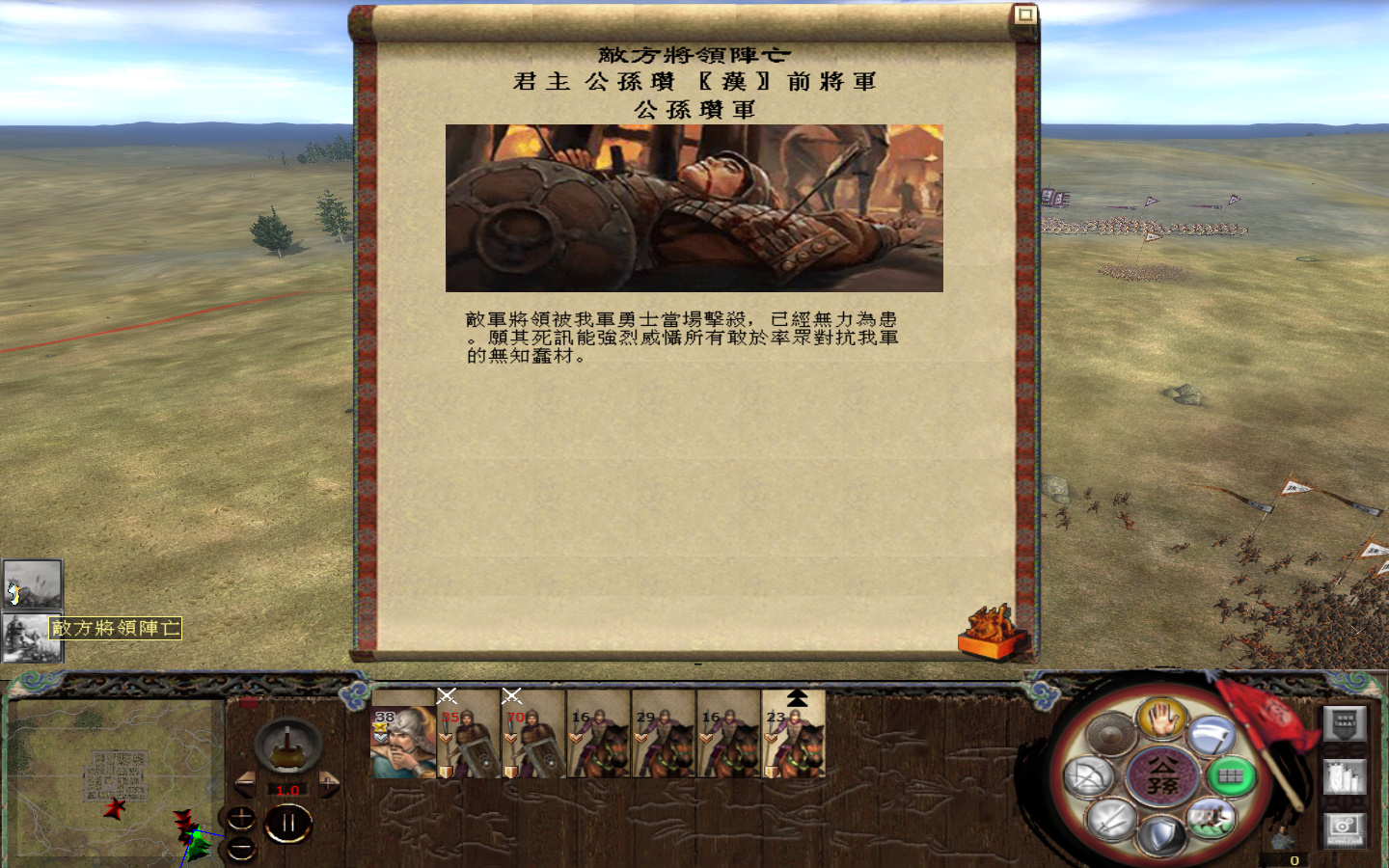Open the camera options icon on right panel
1389x868 pixels.
coord(1346,829)
